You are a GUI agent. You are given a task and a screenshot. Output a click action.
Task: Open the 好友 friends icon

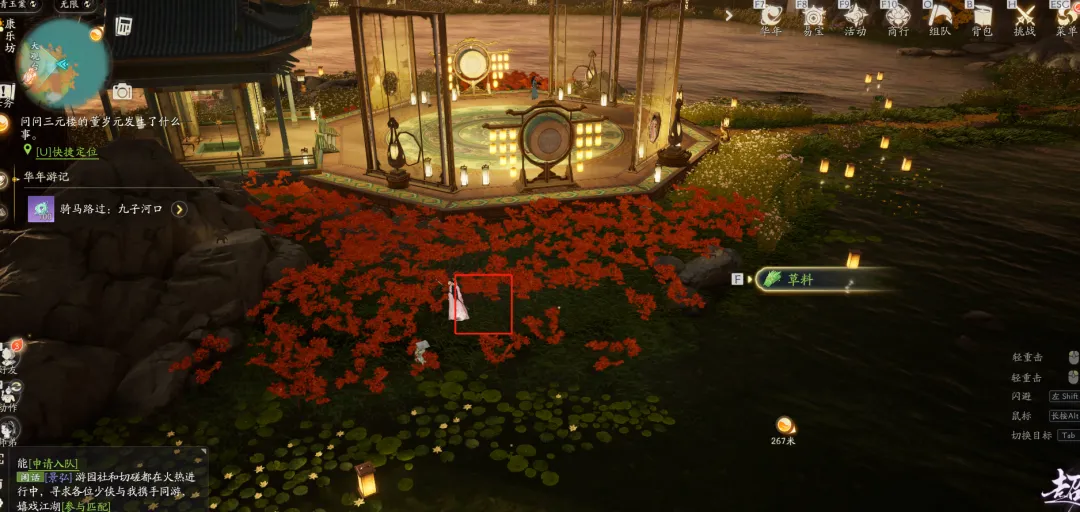(10, 355)
